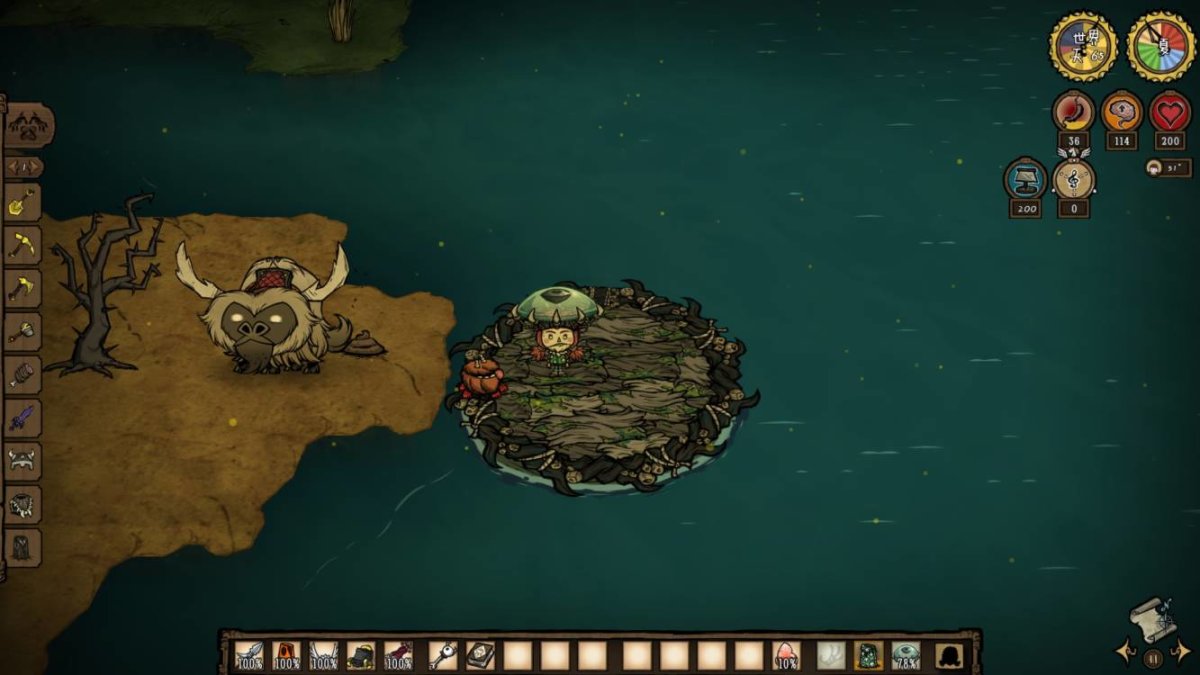Select the key item in inventory
This screenshot has width=1200, height=675.
(443, 655)
